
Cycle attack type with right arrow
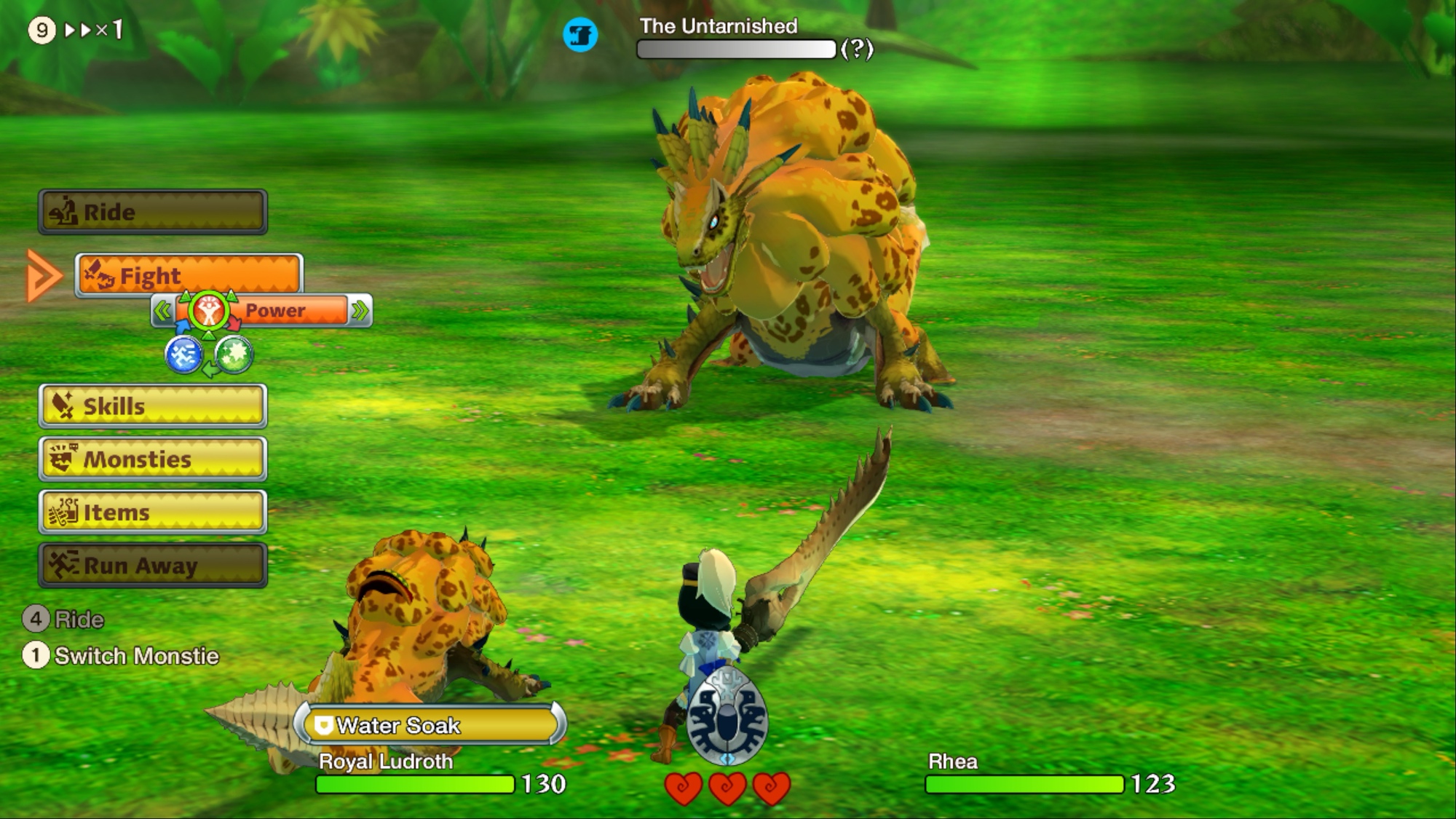tap(360, 312)
